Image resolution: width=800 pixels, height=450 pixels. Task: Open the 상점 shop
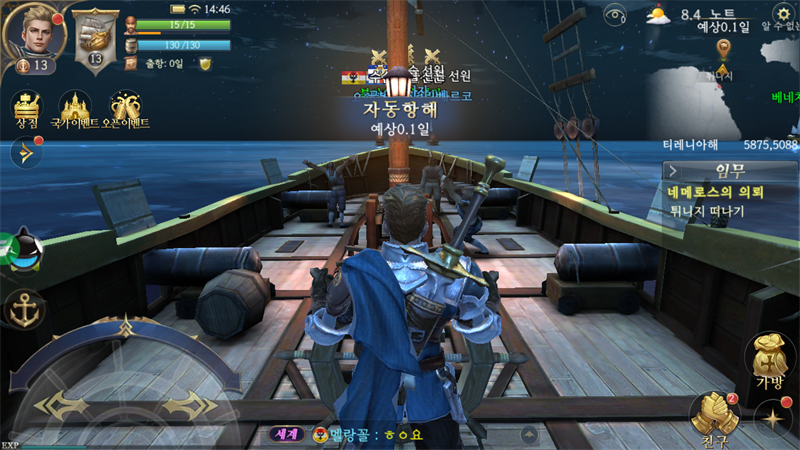coord(26,109)
